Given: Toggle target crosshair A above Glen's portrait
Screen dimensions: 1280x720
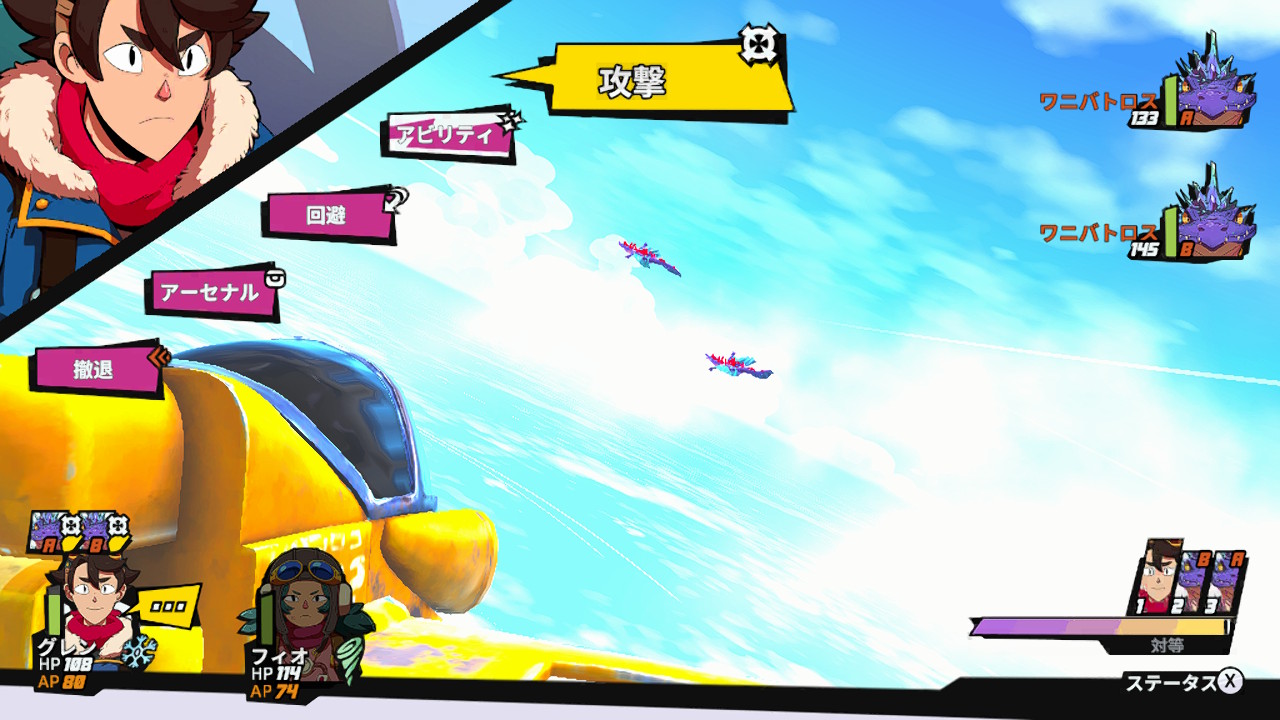Looking at the screenshot, I should pyautogui.click(x=69, y=525).
